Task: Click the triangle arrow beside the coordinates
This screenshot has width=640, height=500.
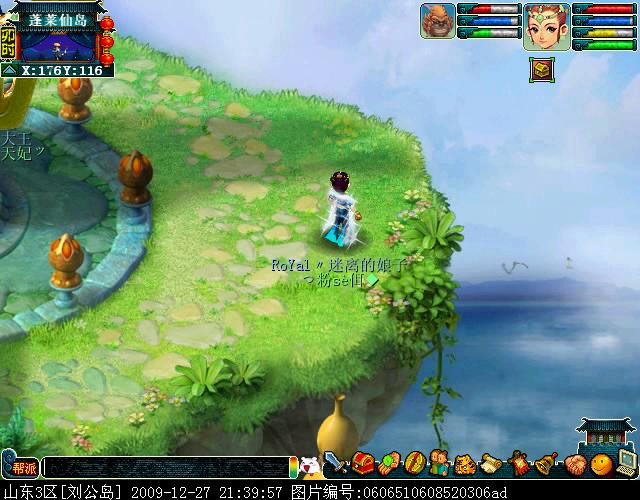Action: [10, 71]
